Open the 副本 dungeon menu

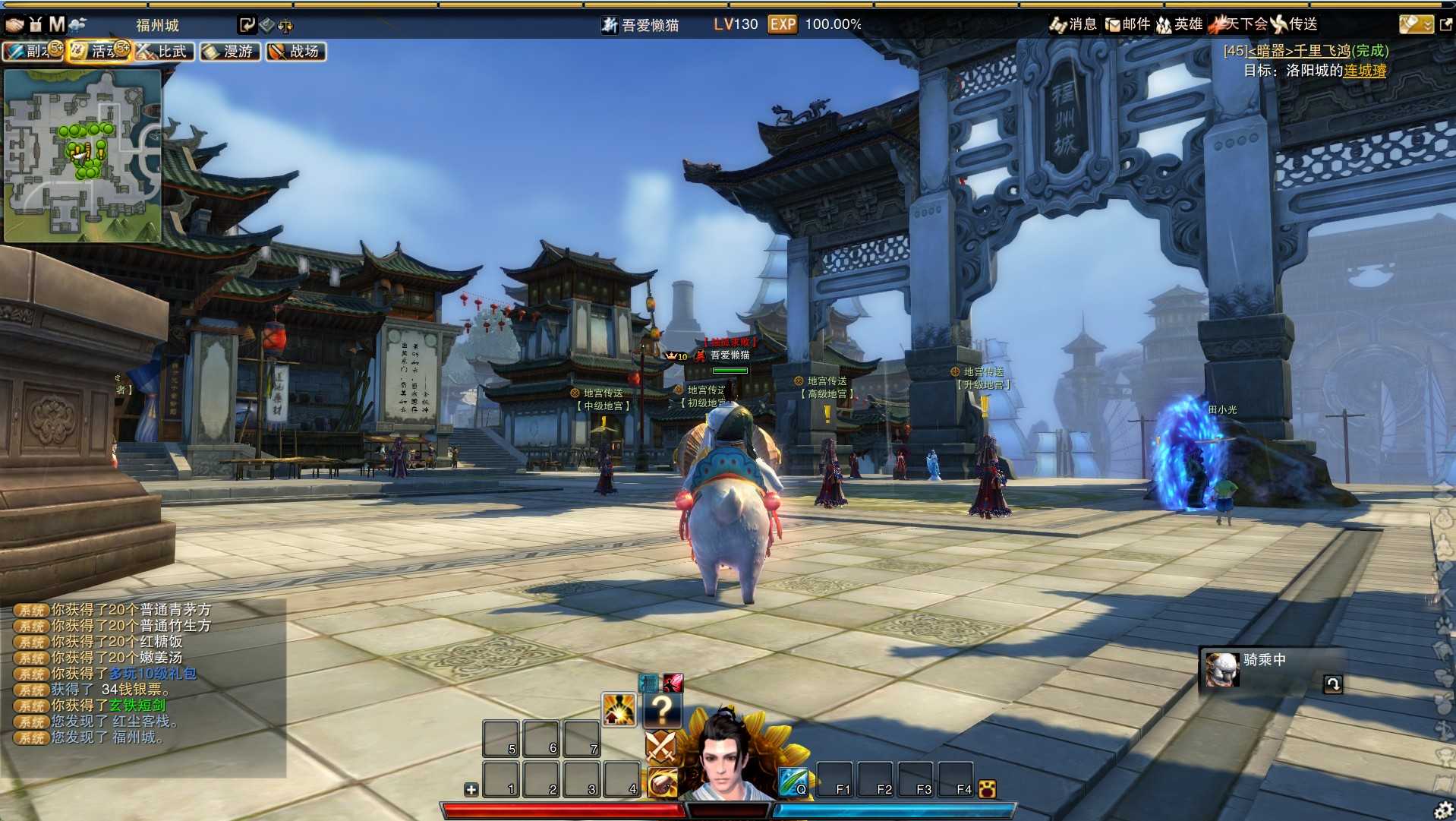coord(30,52)
